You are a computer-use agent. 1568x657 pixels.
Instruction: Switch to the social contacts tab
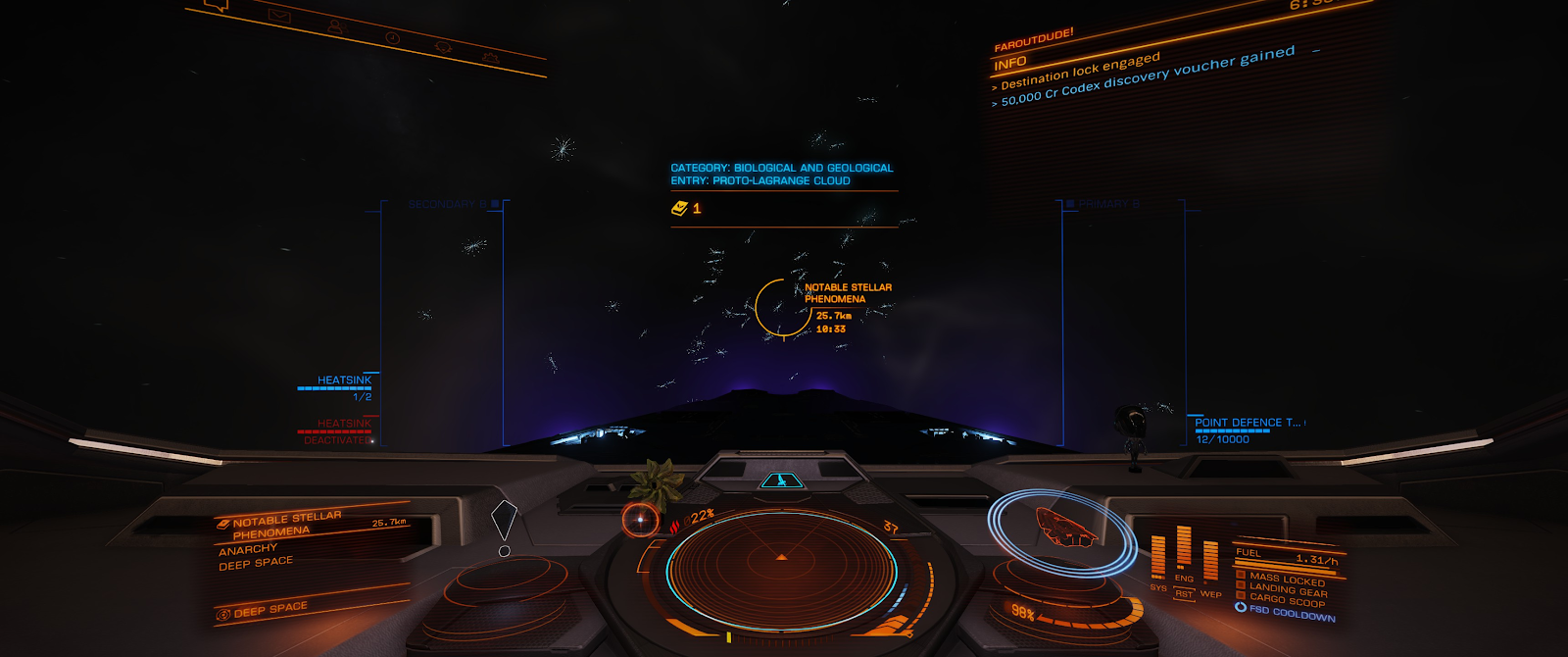(x=335, y=26)
